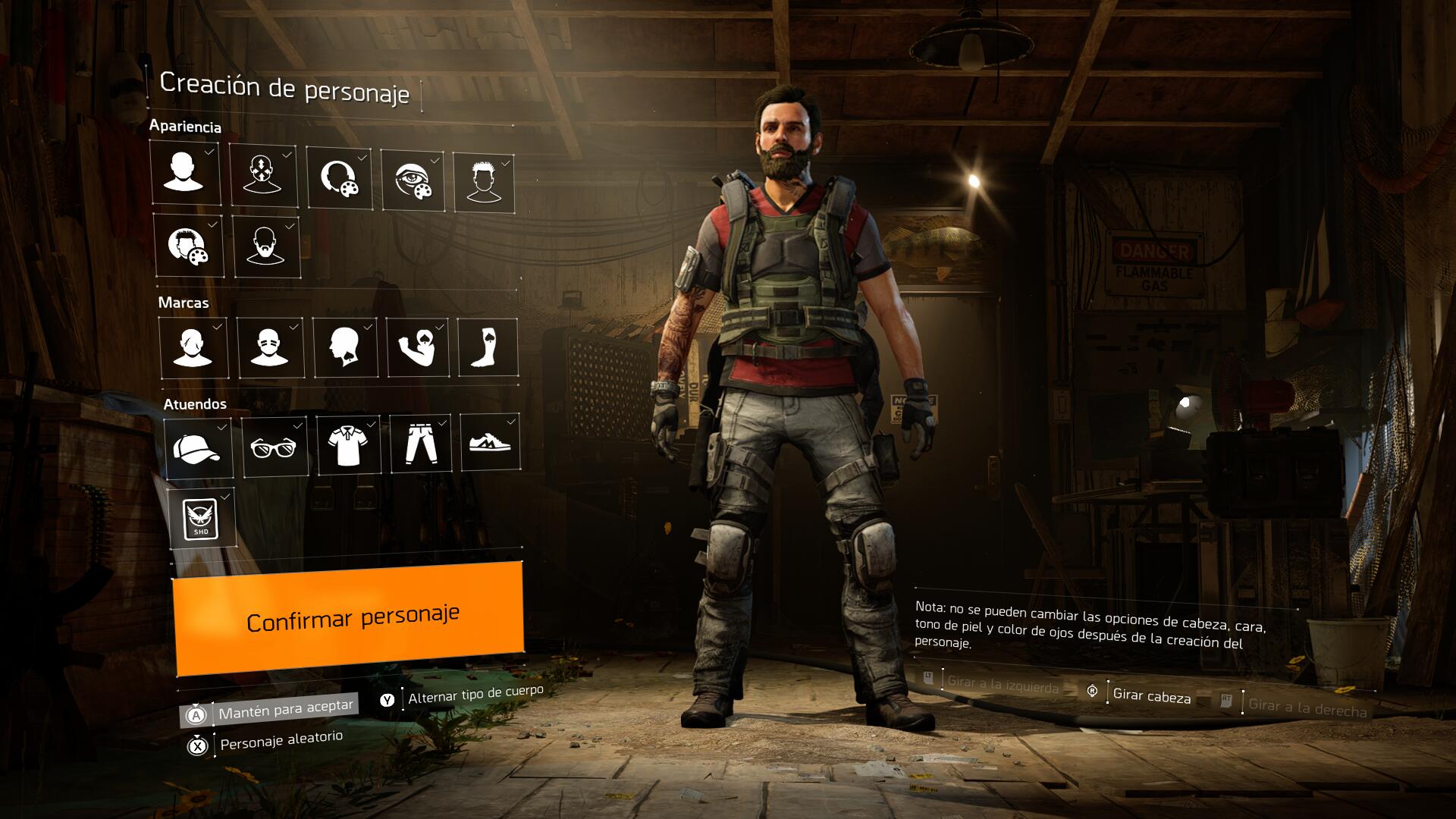Select the arm tattoo option
Viewport: 1456px width, 819px height.
pyautogui.click(x=418, y=347)
